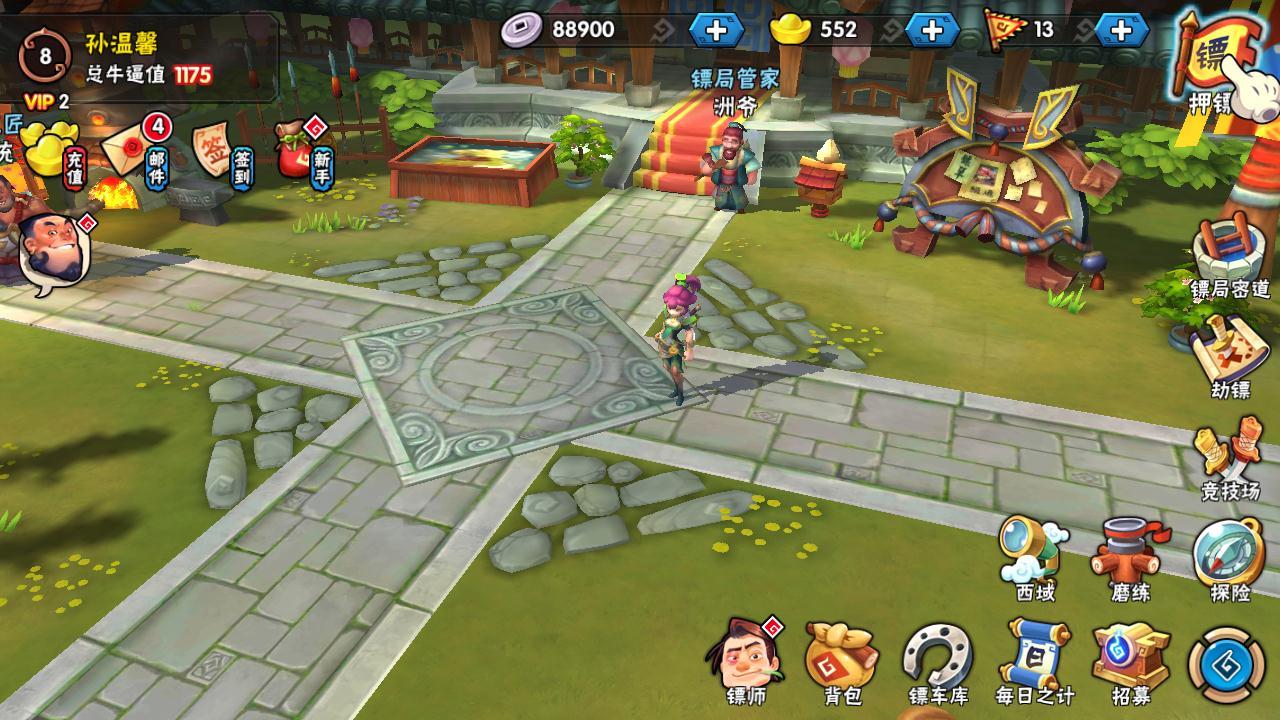Screen dimensions: 1280x720
Task: Click the player avatar level 8 badge
Action: (45, 55)
